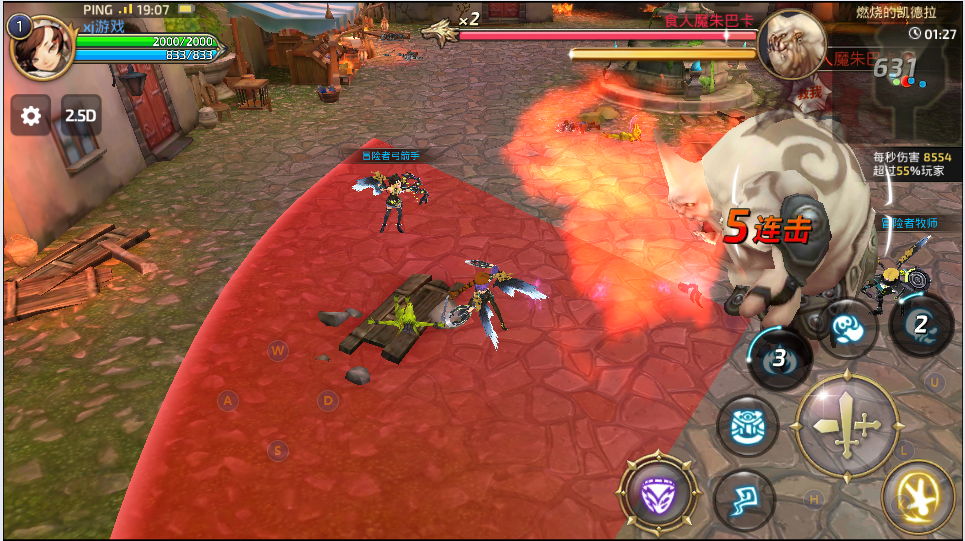Toggle the 2.5D camera view
Image resolution: width=965 pixels, height=541 pixels.
80,116
